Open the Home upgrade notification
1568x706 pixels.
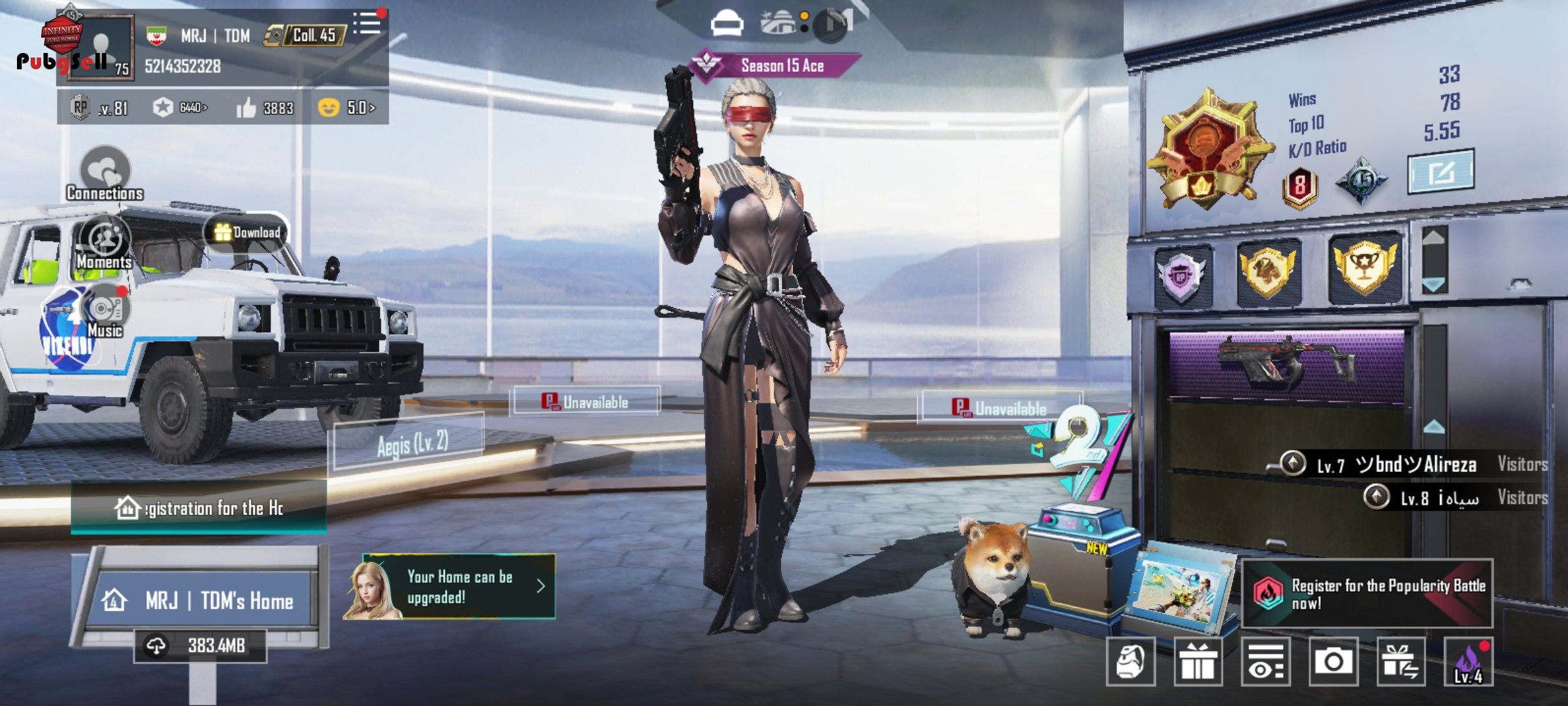(x=451, y=586)
